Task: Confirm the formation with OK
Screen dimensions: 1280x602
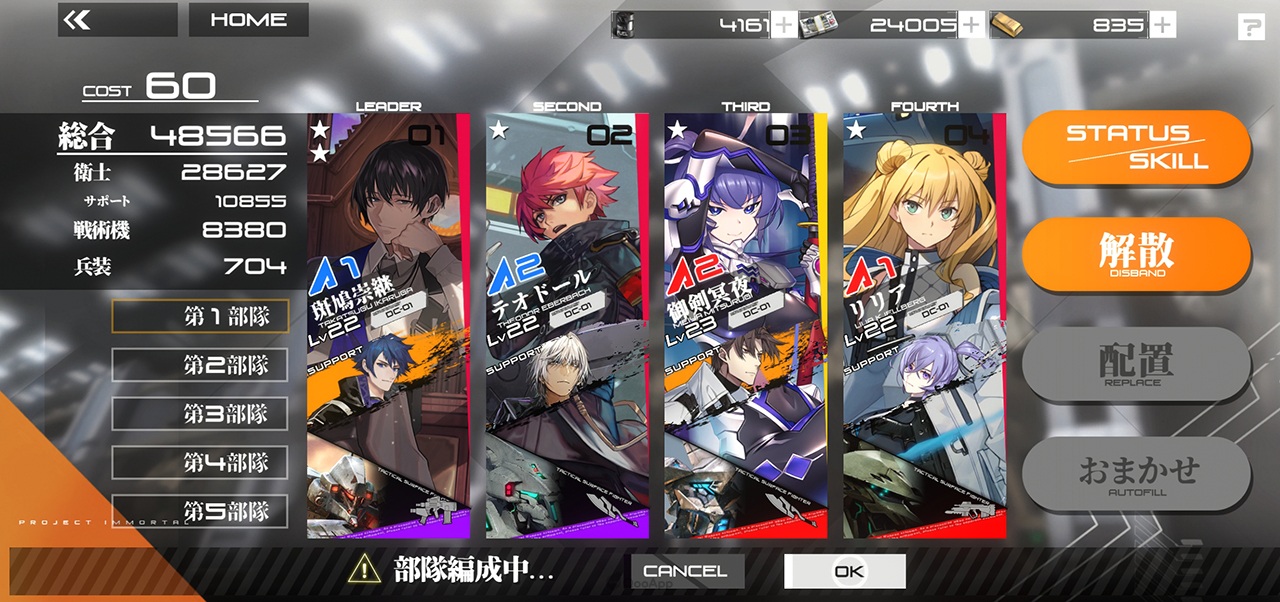Action: pos(845,571)
